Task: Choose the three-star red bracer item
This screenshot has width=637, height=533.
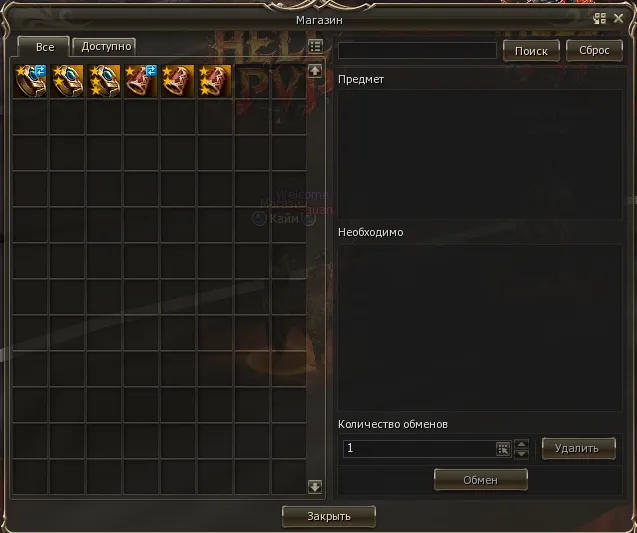Action: [215, 81]
